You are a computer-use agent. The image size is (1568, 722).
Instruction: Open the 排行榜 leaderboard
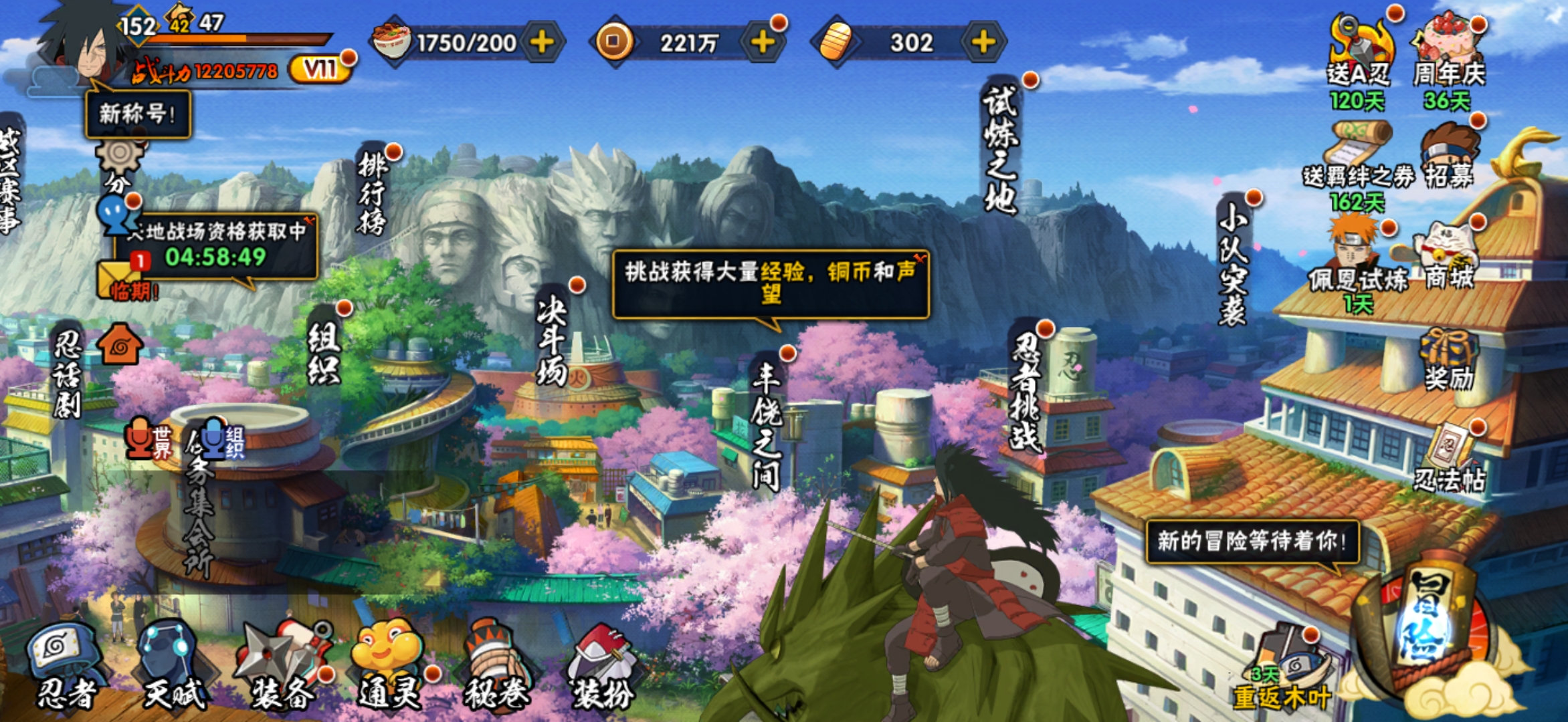373,194
